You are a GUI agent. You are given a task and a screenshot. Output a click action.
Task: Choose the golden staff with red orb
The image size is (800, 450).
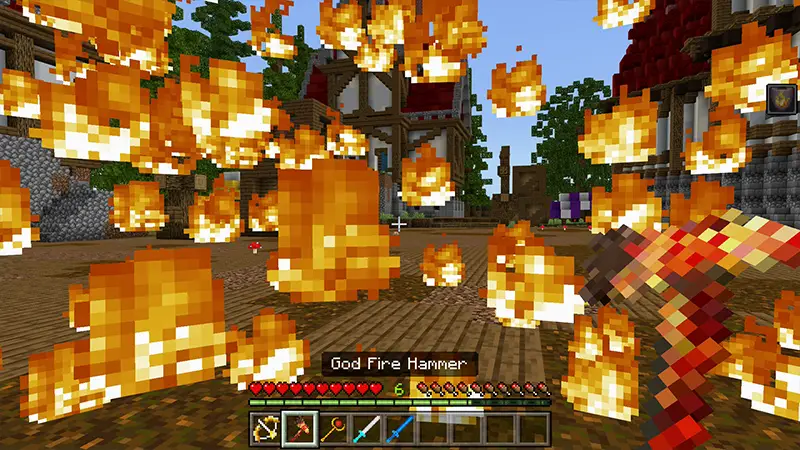click(333, 428)
